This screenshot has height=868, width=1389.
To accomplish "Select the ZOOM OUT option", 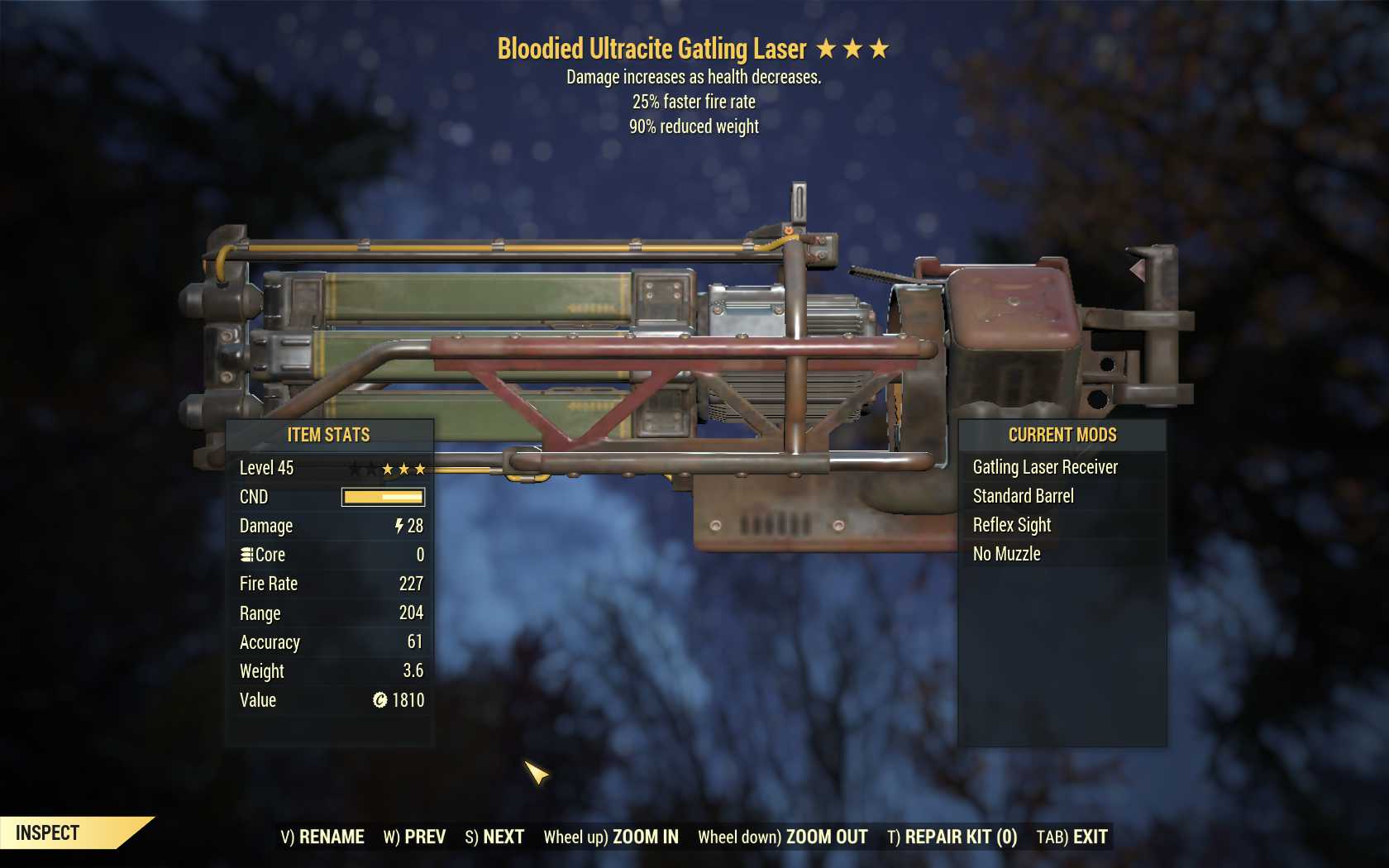I will pos(783,837).
